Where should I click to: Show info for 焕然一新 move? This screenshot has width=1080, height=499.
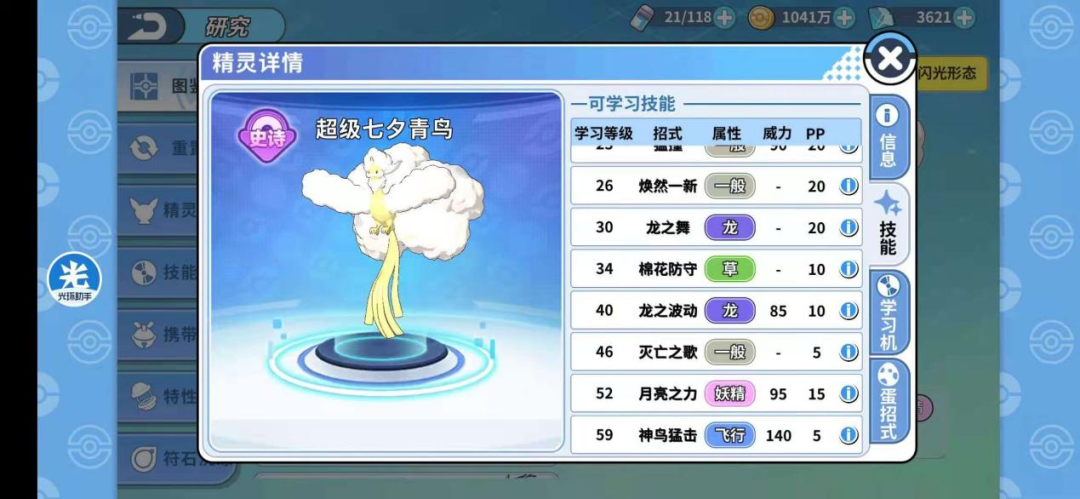click(x=849, y=186)
